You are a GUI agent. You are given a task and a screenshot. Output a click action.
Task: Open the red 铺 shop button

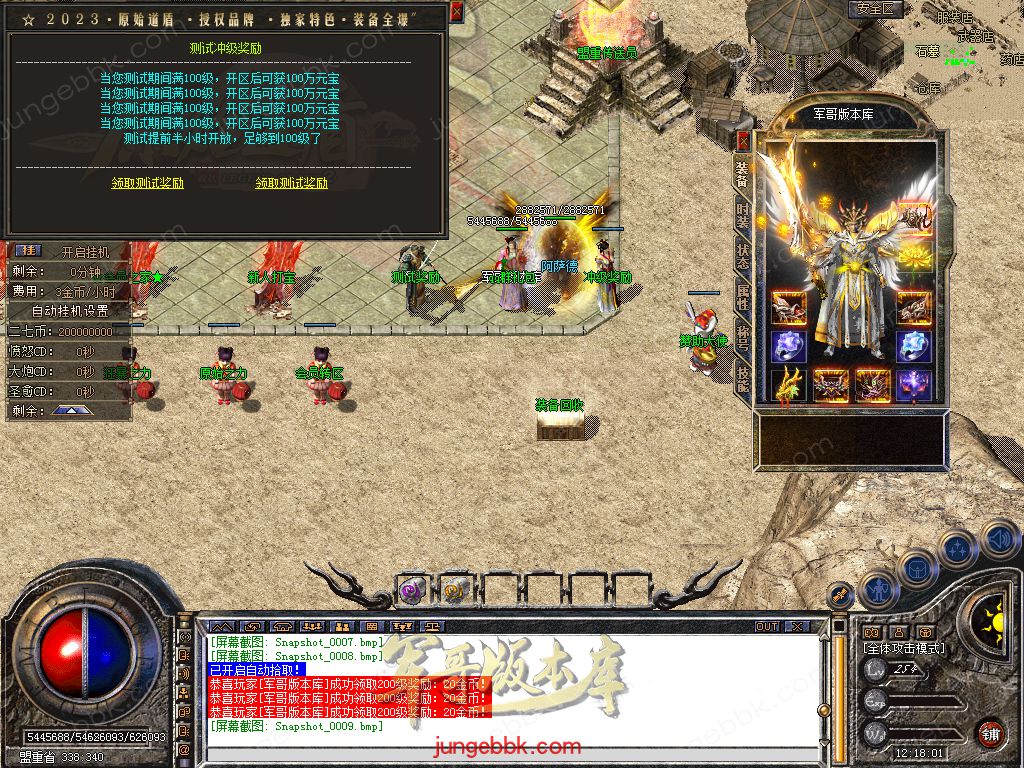tap(990, 733)
